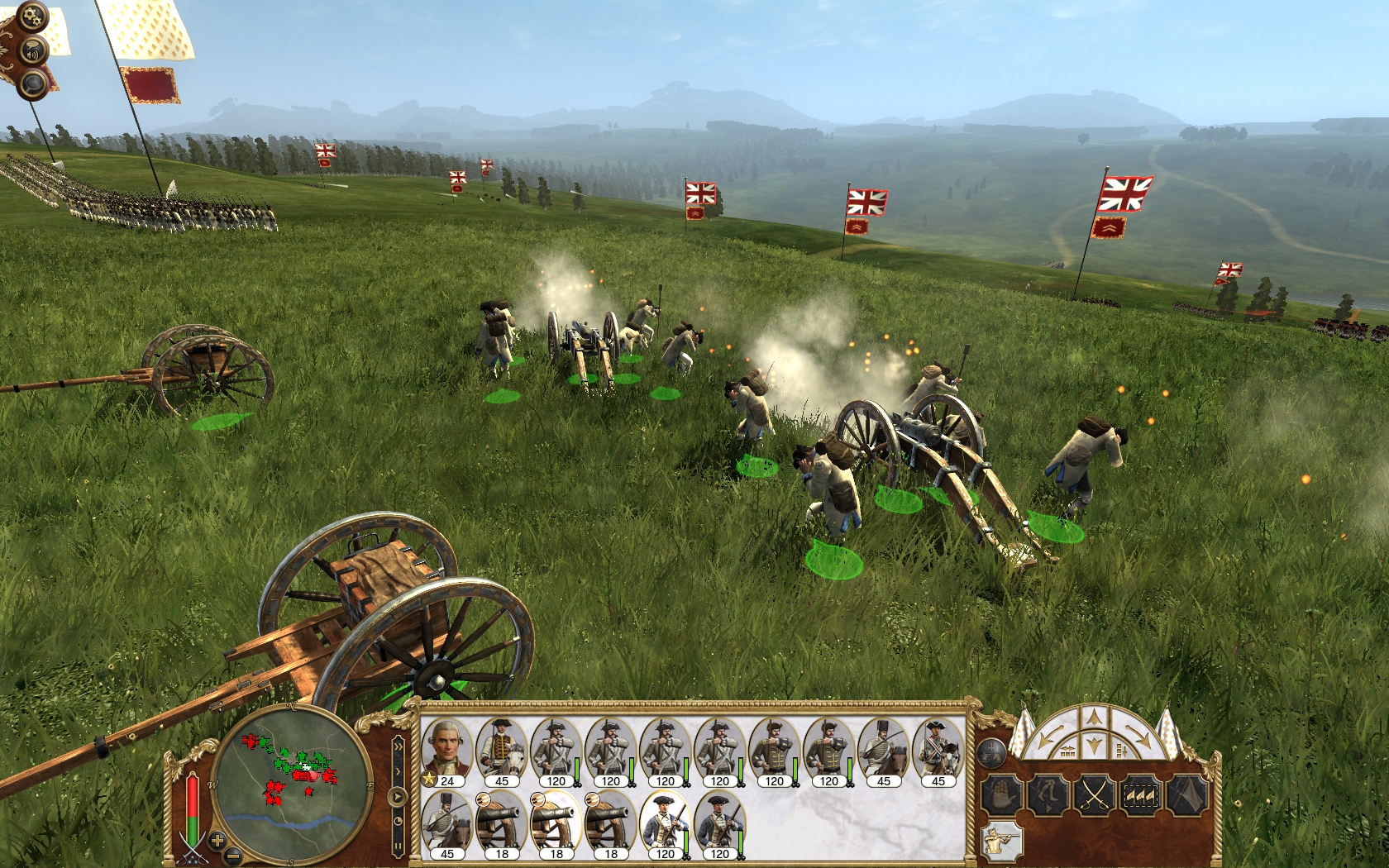Click the magnifying glass button
1389x868 pixels.
[x=34, y=83]
